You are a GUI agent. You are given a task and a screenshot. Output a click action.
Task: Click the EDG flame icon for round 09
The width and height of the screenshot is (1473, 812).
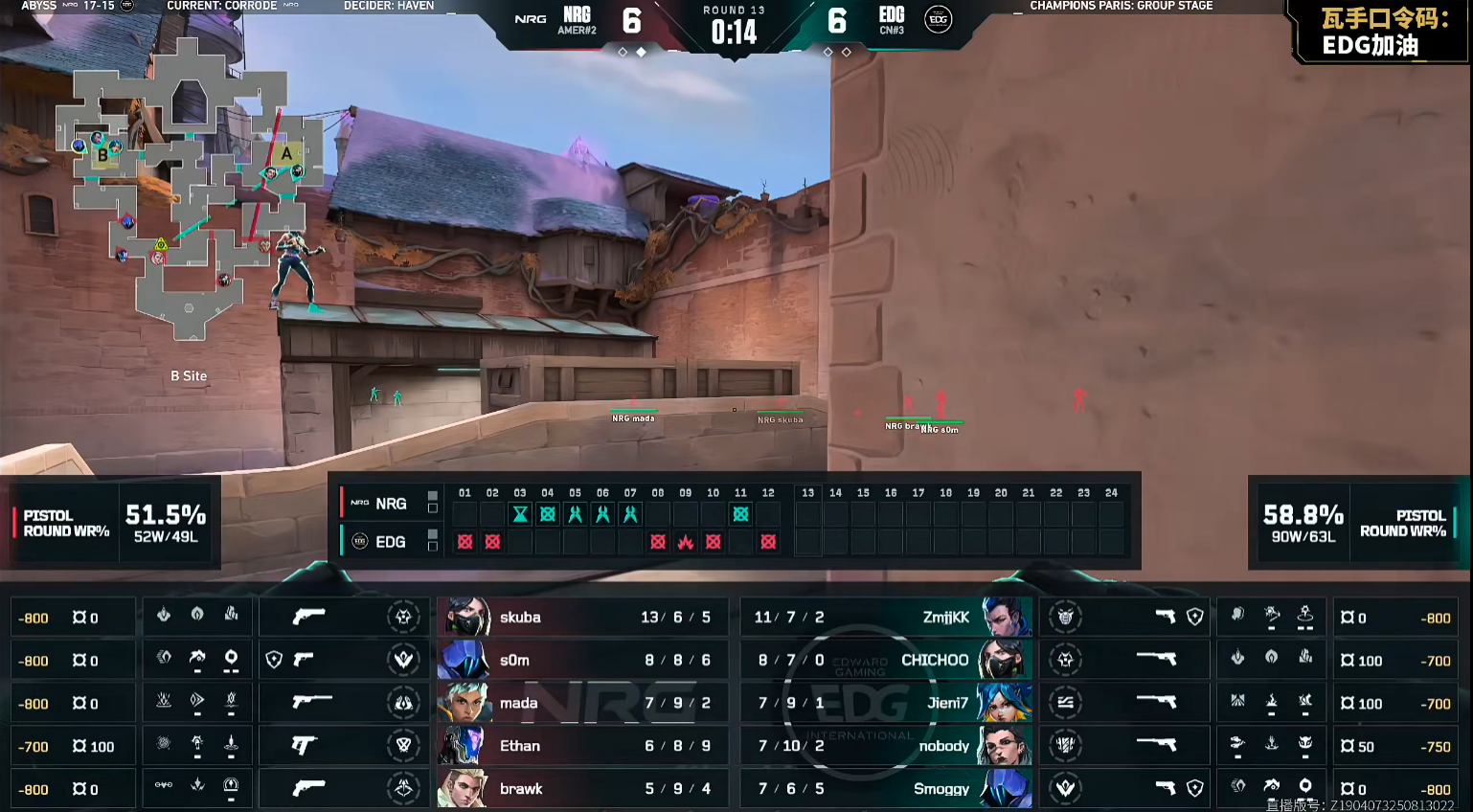[686, 542]
